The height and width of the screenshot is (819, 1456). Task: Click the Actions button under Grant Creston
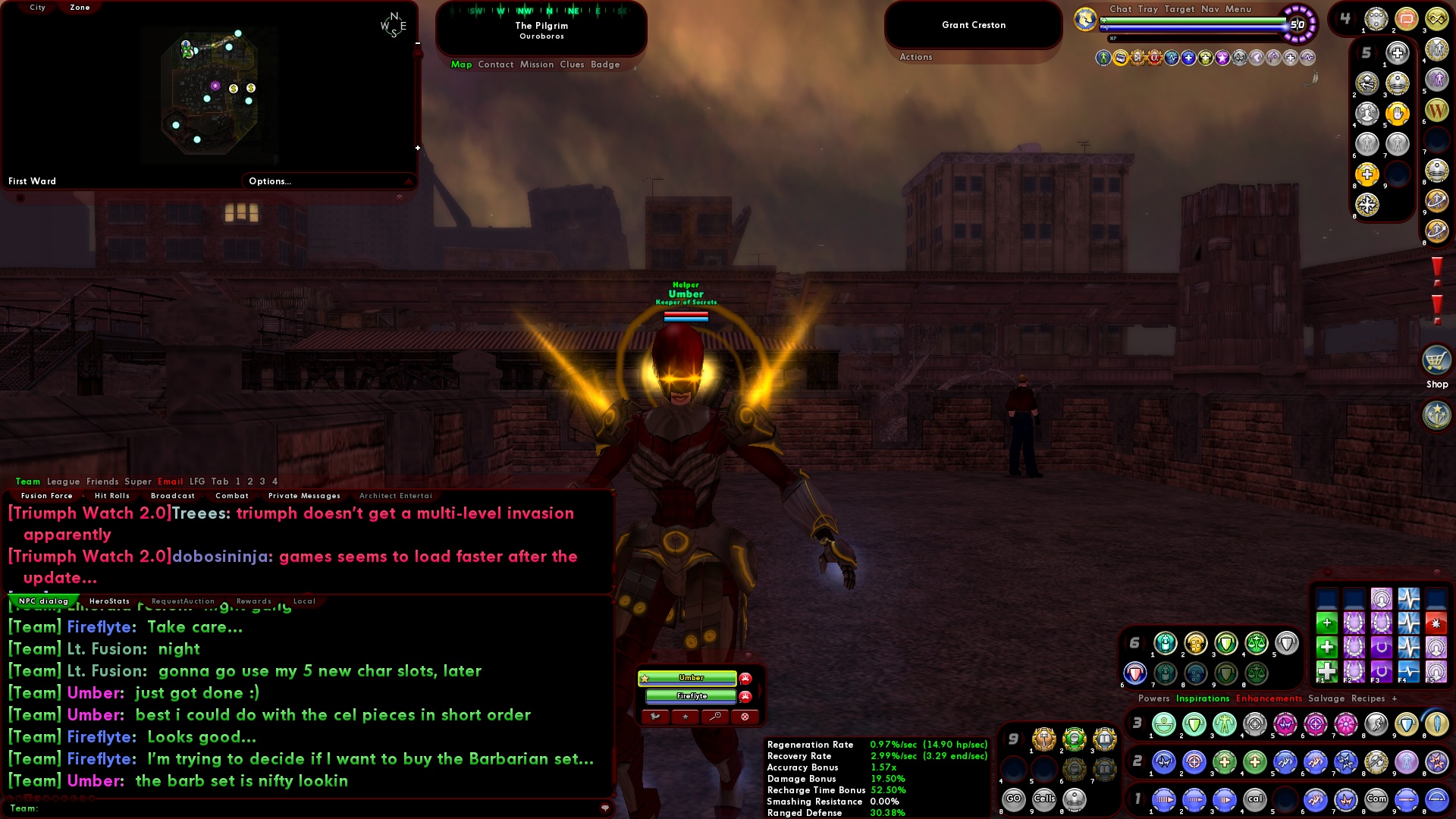916,56
